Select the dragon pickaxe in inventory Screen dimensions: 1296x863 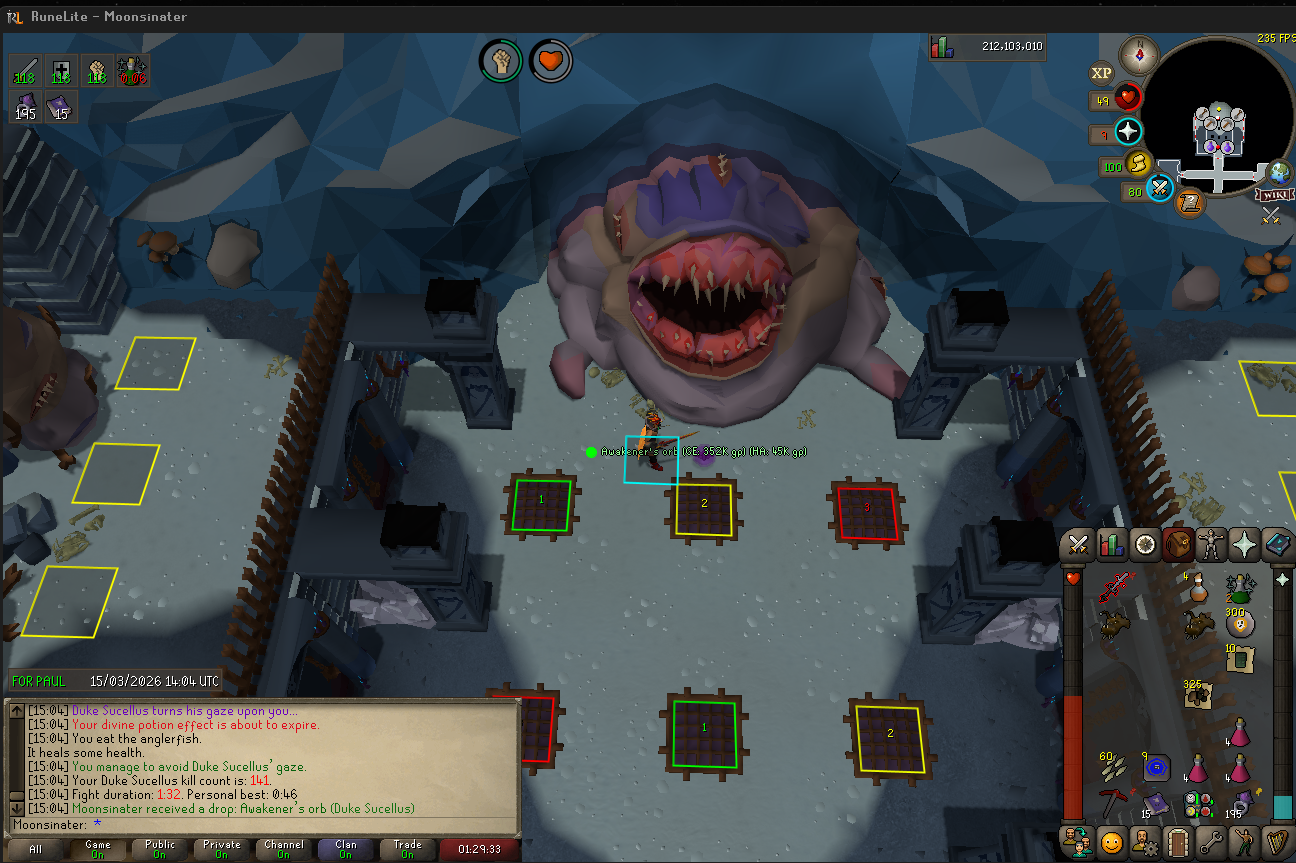[1113, 802]
